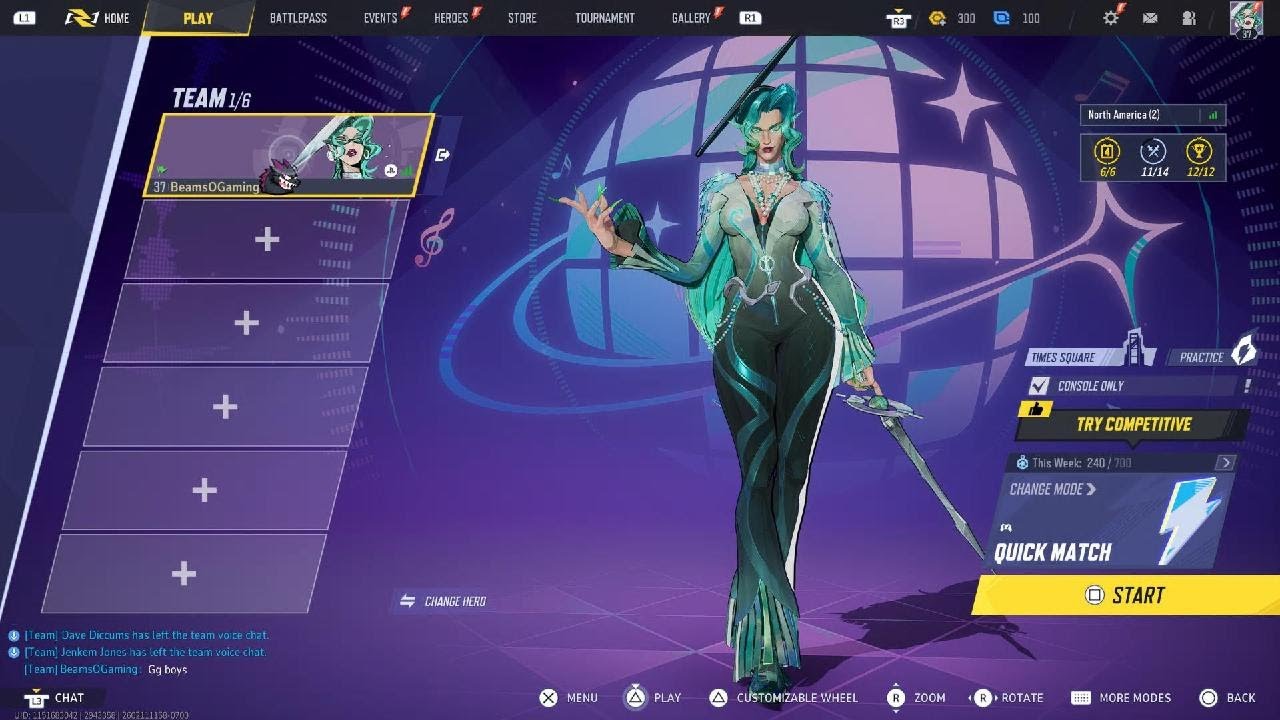Leave team with the exit icon
The image size is (1280, 720).
(444, 155)
